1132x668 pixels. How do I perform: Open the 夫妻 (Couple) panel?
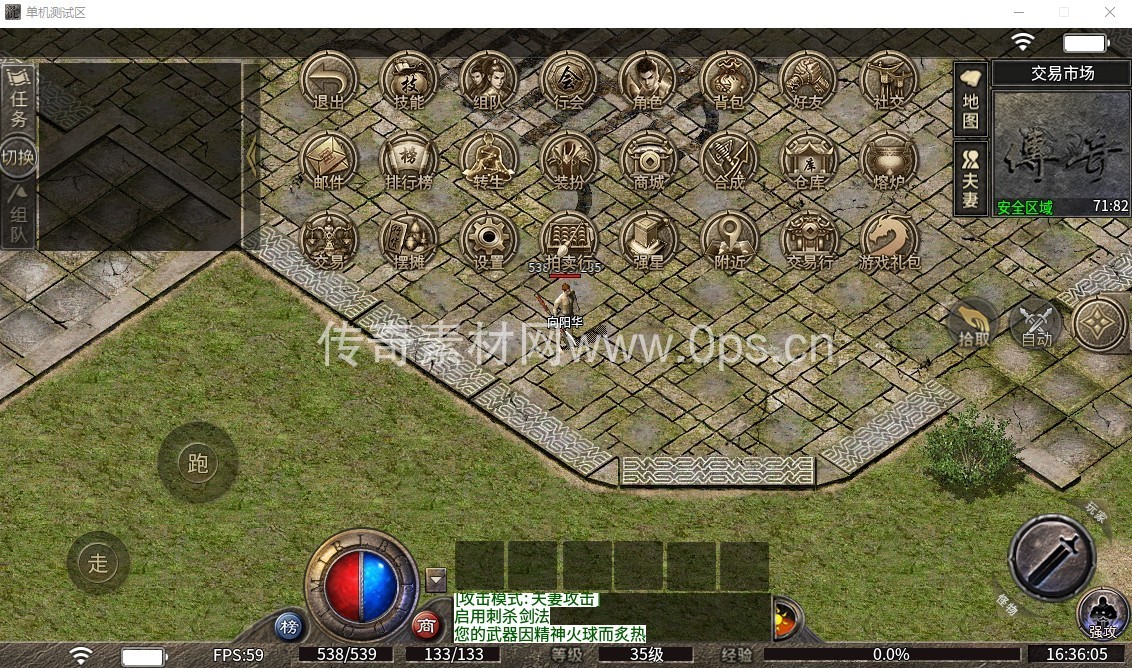(x=970, y=178)
